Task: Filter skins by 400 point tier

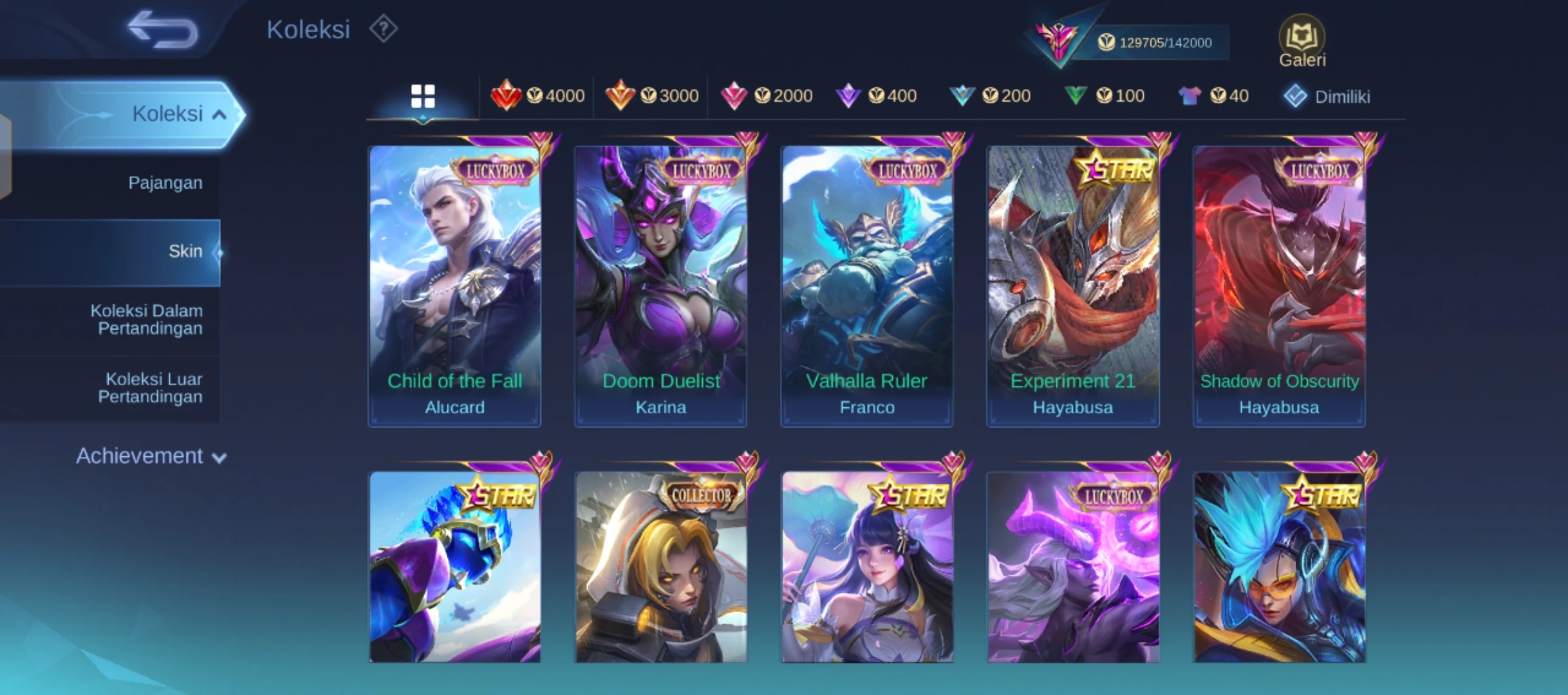Action: [x=876, y=97]
